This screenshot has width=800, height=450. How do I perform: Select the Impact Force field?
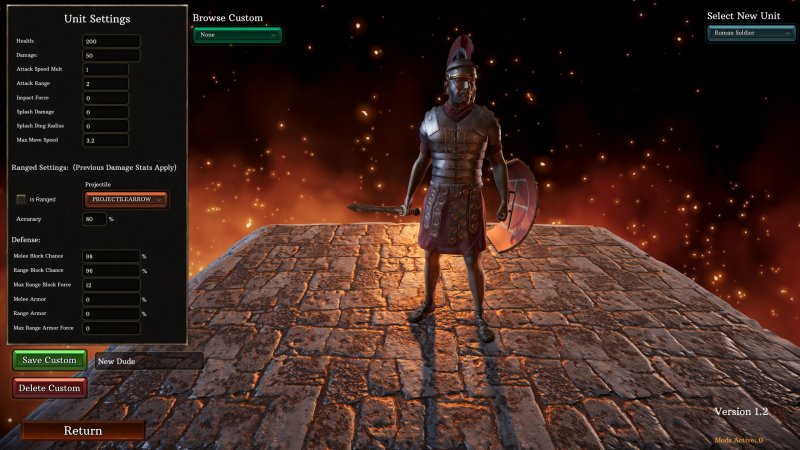coord(105,98)
